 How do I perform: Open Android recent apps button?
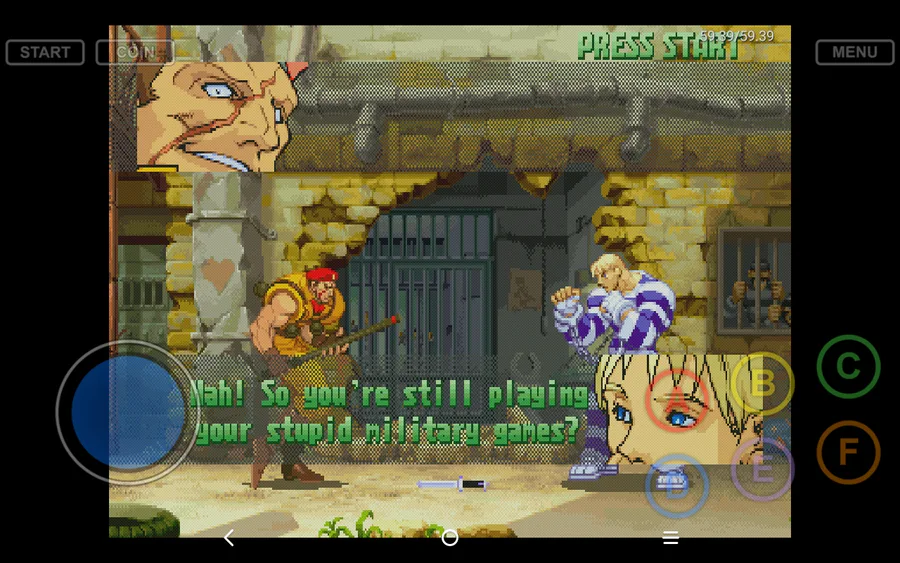coord(671,538)
